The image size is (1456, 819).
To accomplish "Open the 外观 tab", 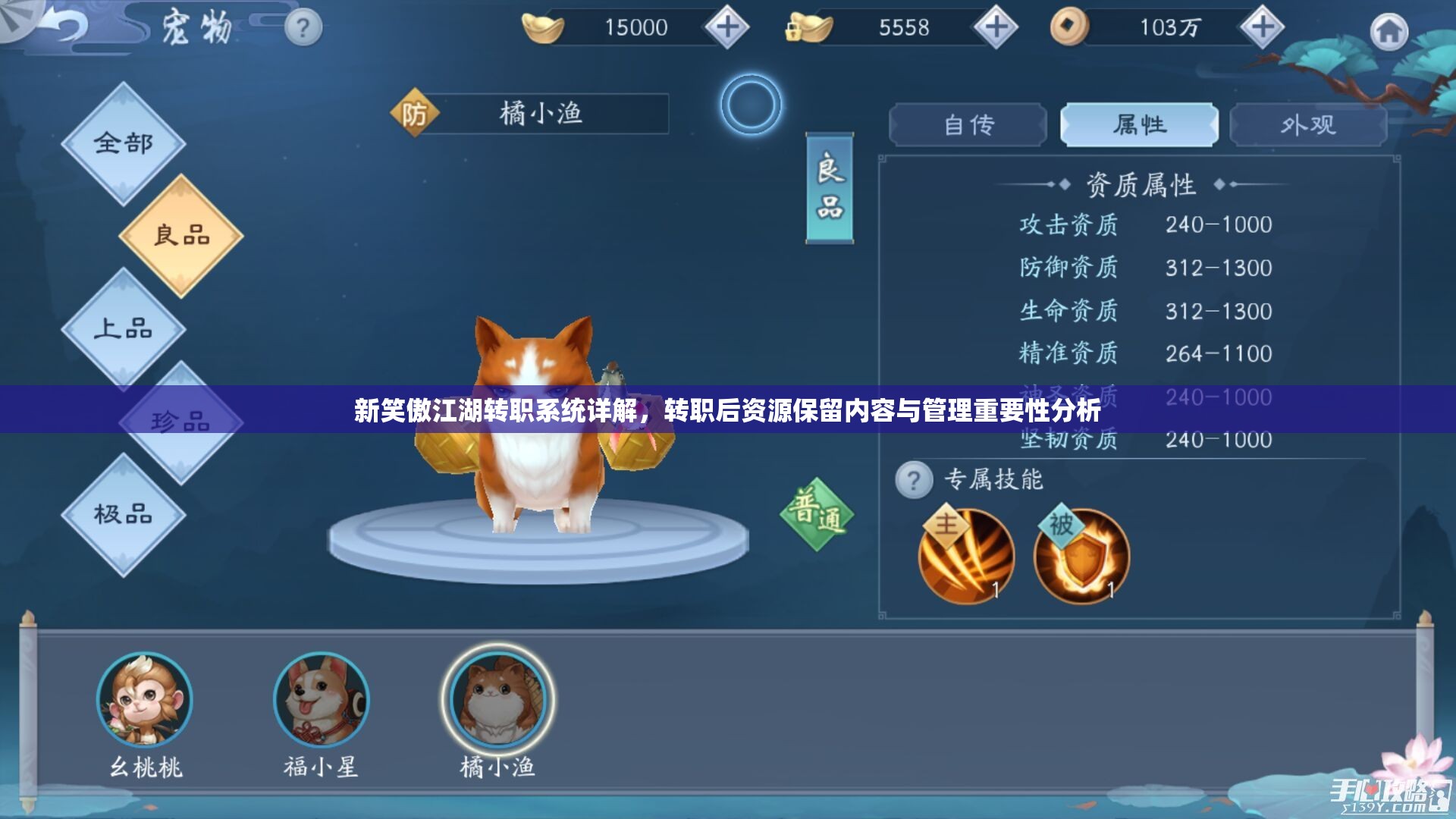I will click(1308, 124).
